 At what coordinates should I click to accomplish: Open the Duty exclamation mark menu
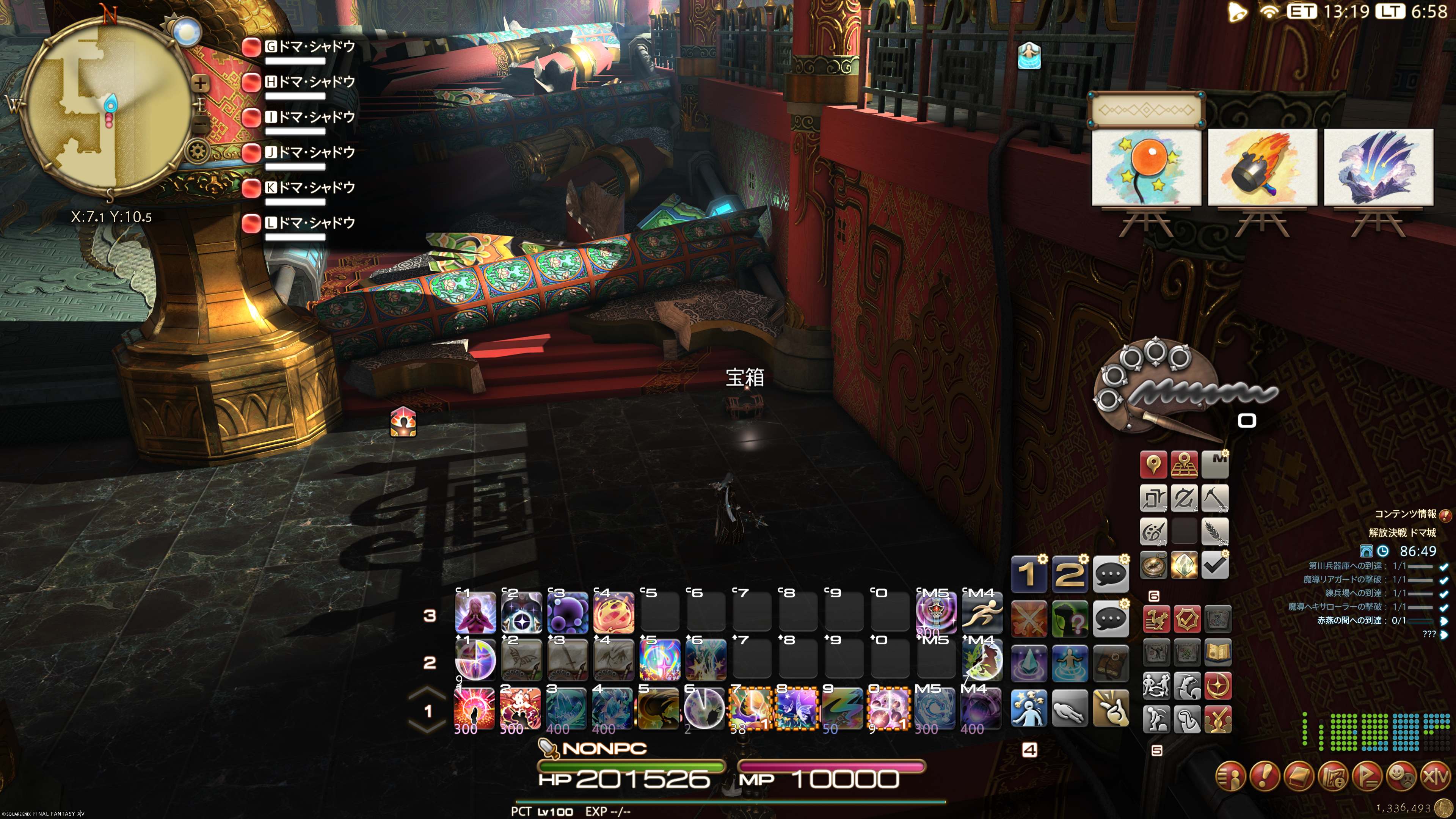[1265, 777]
